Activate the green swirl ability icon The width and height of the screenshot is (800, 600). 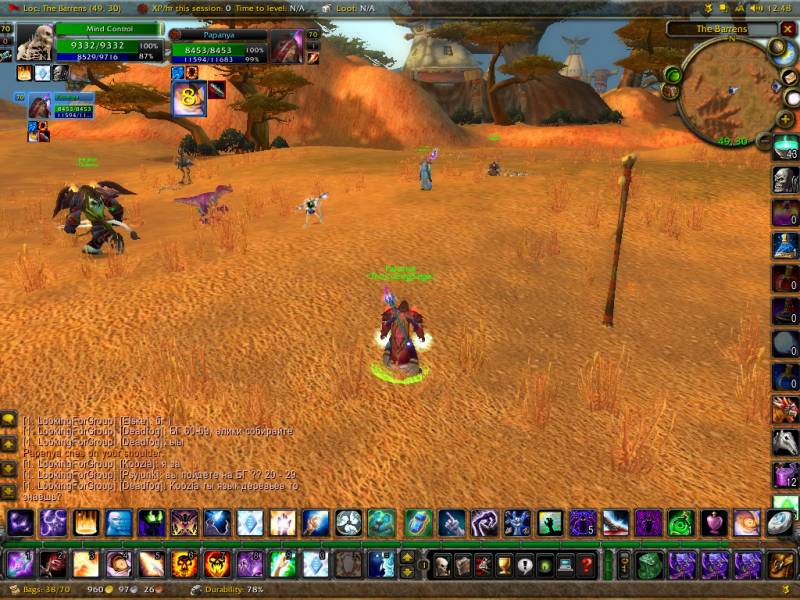tap(680, 522)
